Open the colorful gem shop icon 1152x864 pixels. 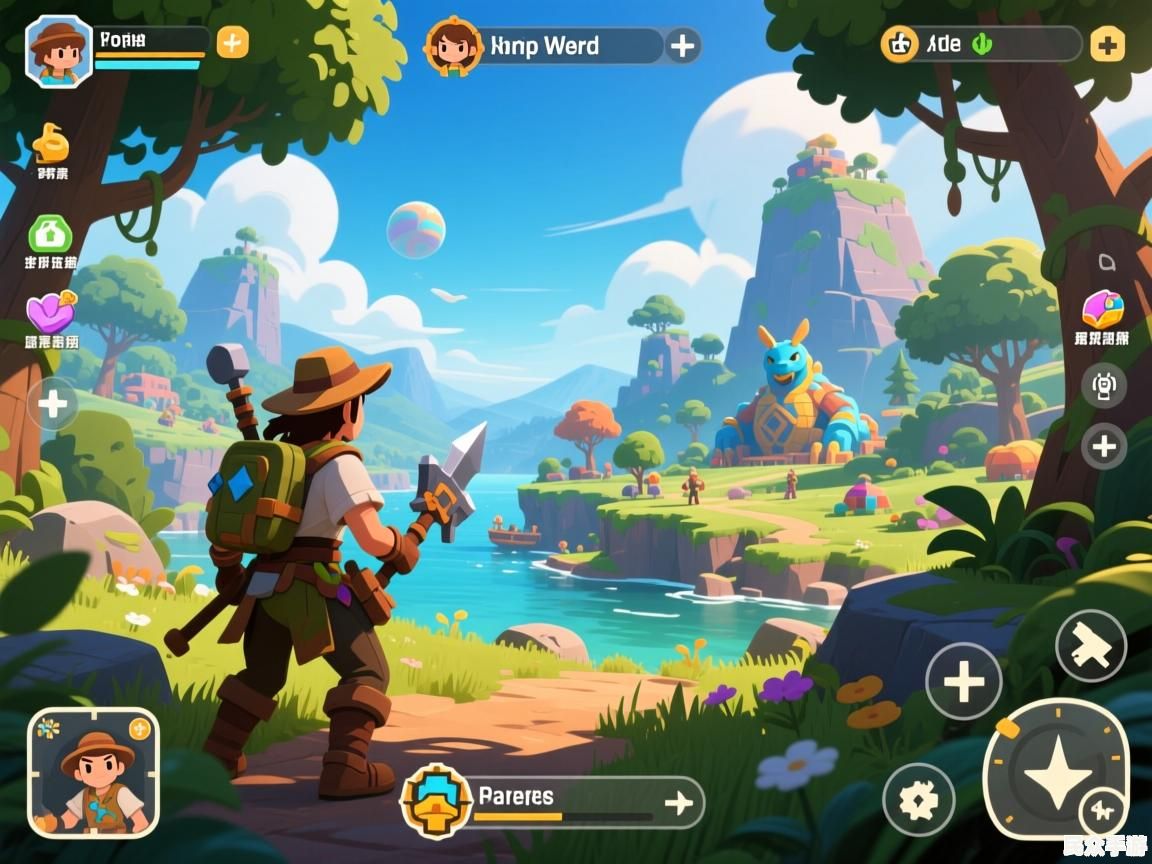(1102, 309)
